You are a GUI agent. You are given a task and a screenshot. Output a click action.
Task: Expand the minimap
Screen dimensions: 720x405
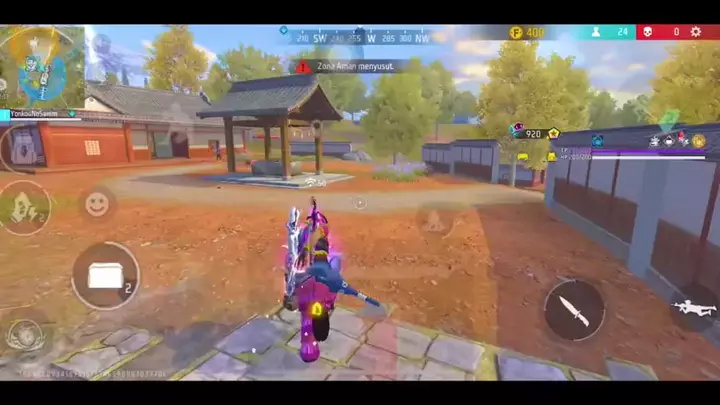pyautogui.click(x=42, y=66)
